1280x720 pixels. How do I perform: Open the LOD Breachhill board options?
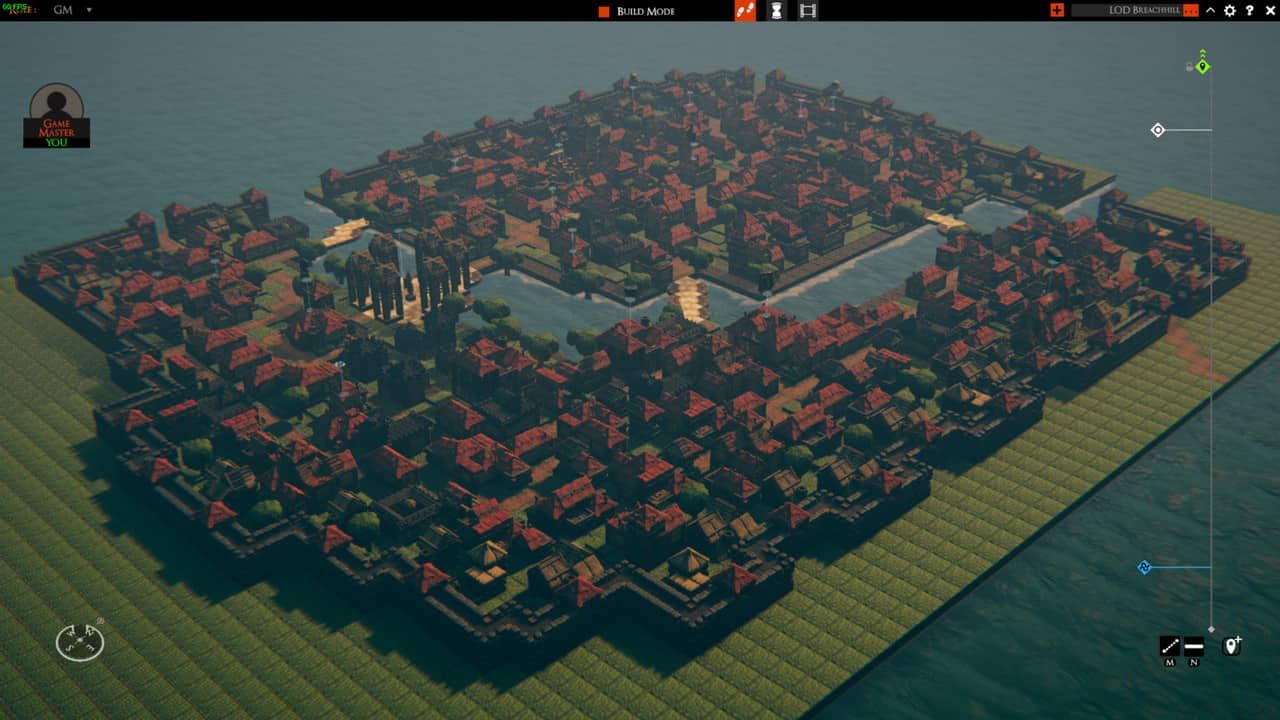point(1190,11)
